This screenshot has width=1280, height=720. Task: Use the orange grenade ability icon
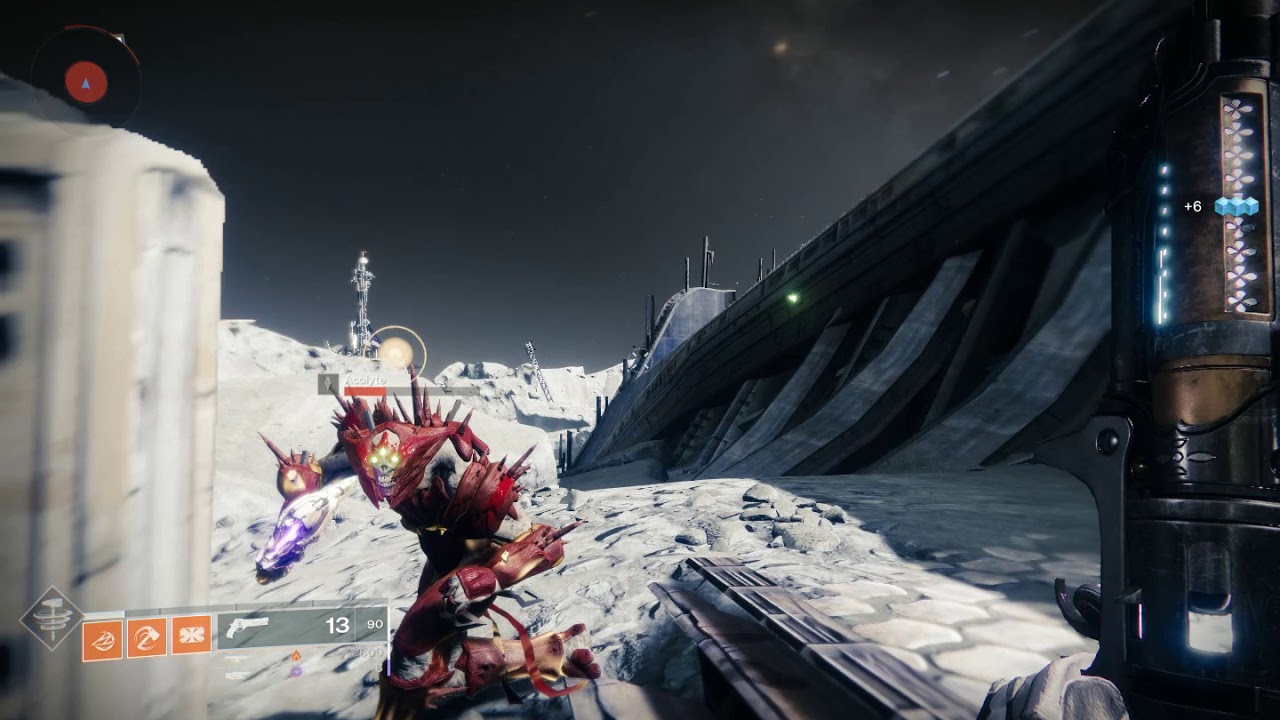[103, 635]
